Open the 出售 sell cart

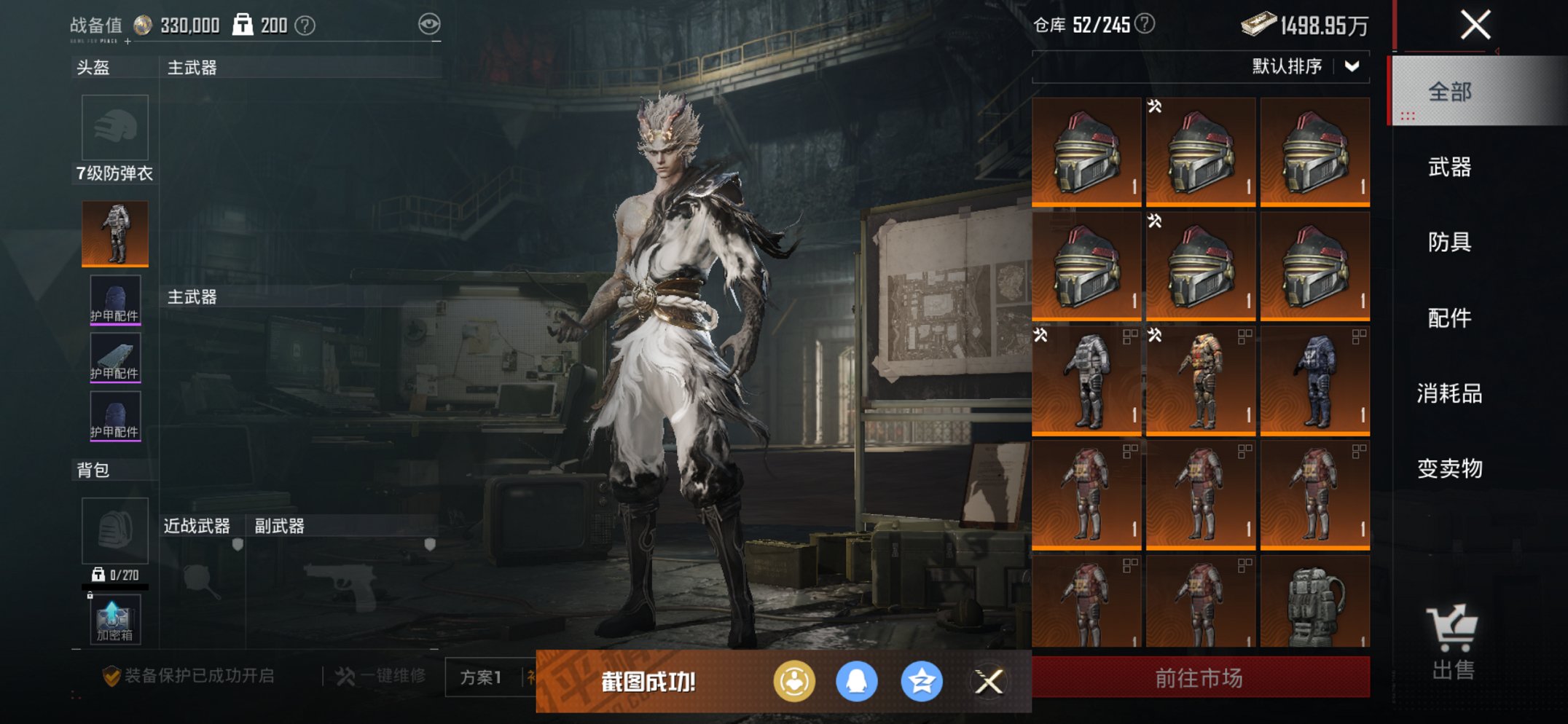(x=1452, y=642)
